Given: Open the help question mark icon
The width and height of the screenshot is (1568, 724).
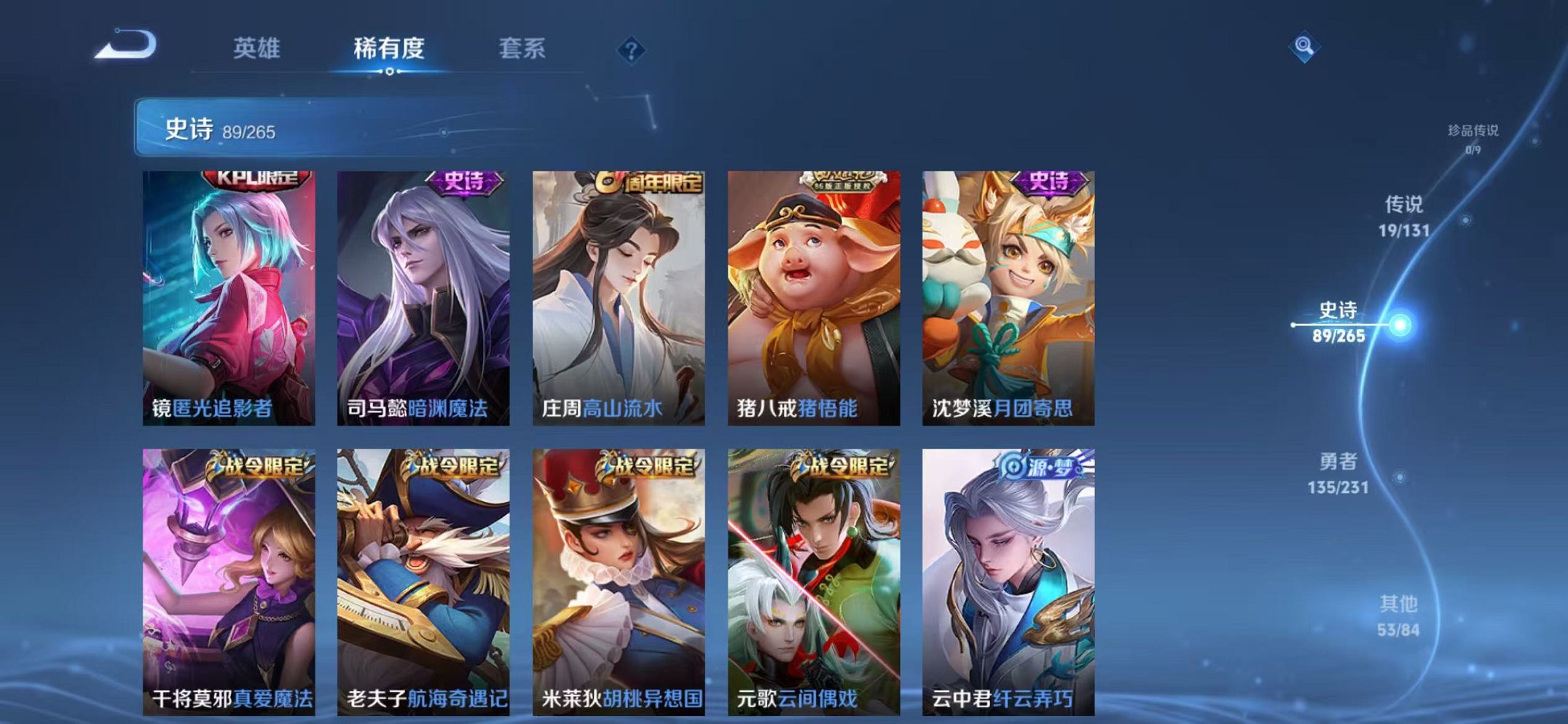Looking at the screenshot, I should tap(631, 49).
